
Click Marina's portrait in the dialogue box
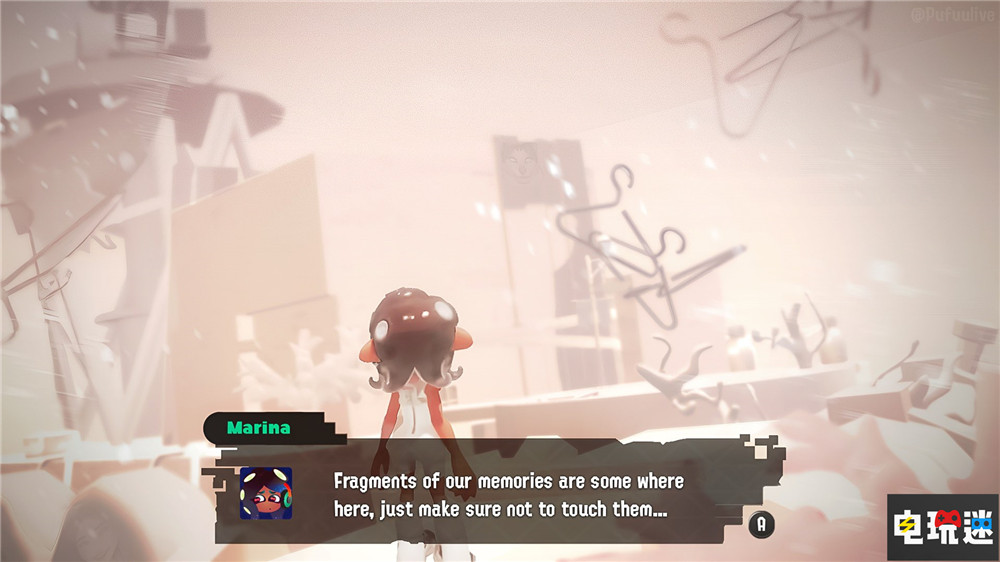click(266, 493)
